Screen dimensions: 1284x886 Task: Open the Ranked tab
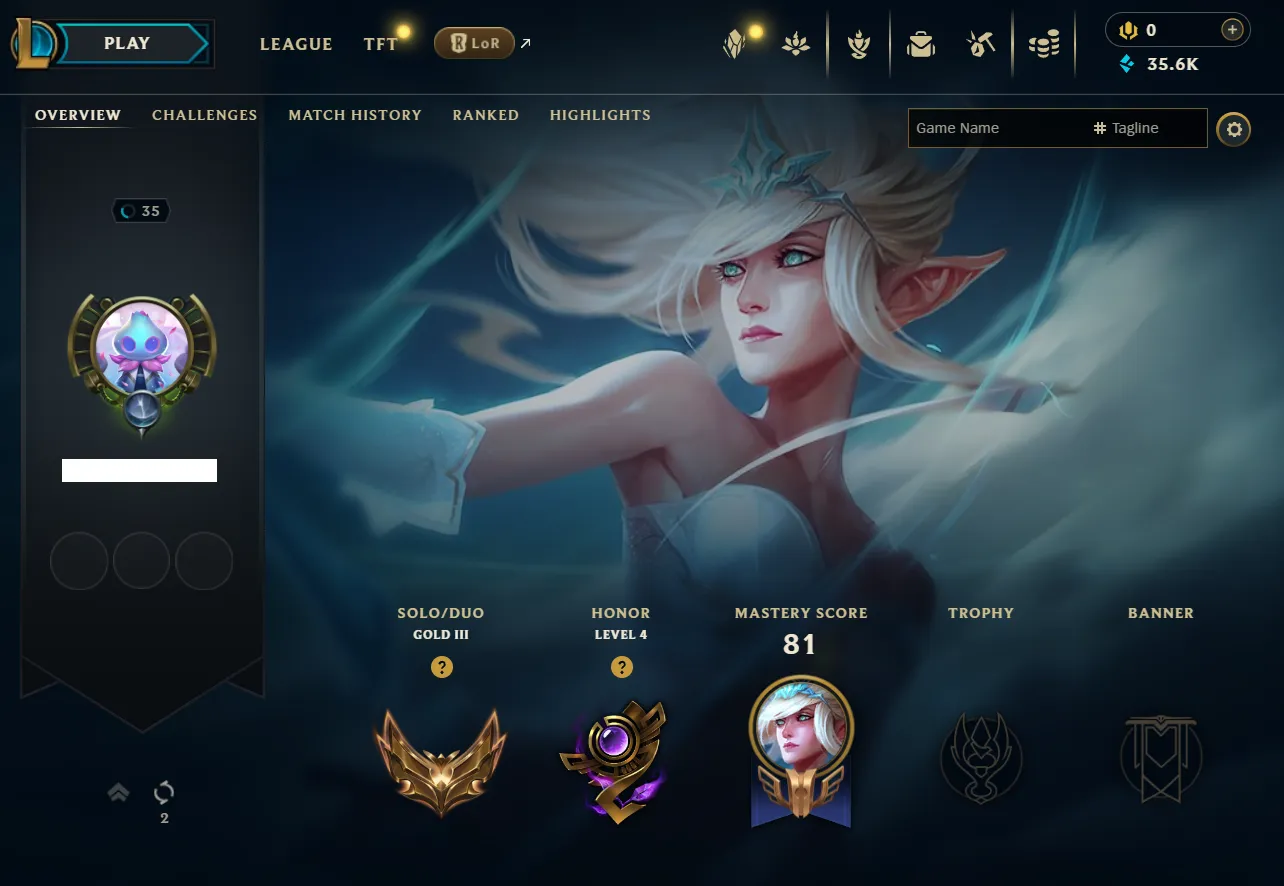coord(485,115)
